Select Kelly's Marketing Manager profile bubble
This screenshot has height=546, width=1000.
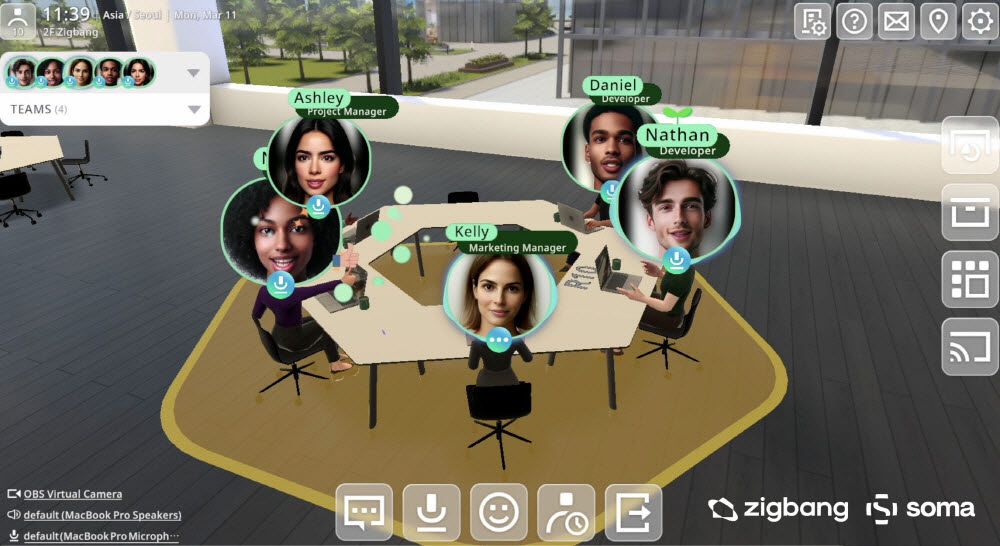(499, 297)
